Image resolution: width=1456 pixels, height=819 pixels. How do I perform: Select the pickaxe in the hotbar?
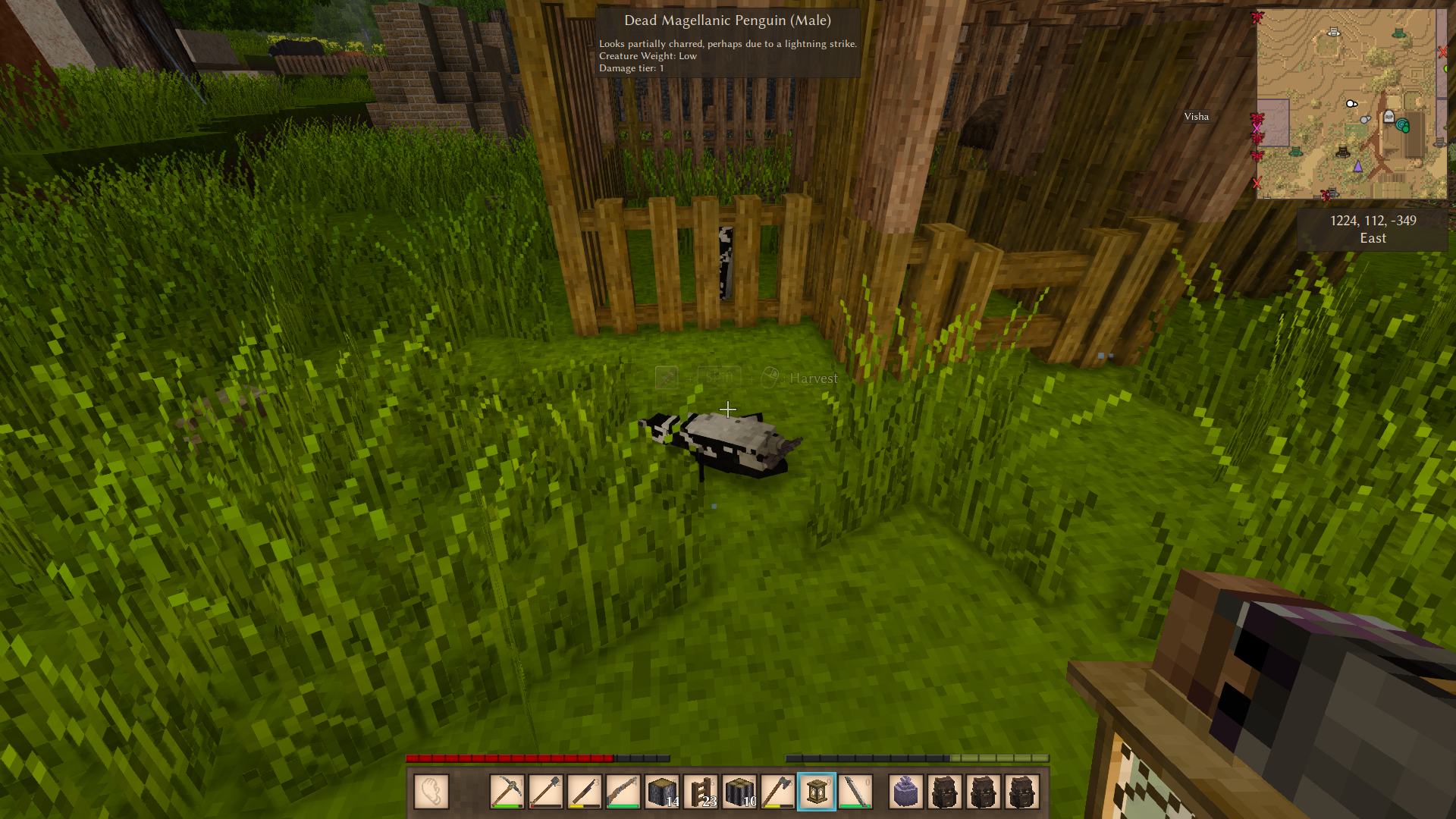click(x=507, y=792)
